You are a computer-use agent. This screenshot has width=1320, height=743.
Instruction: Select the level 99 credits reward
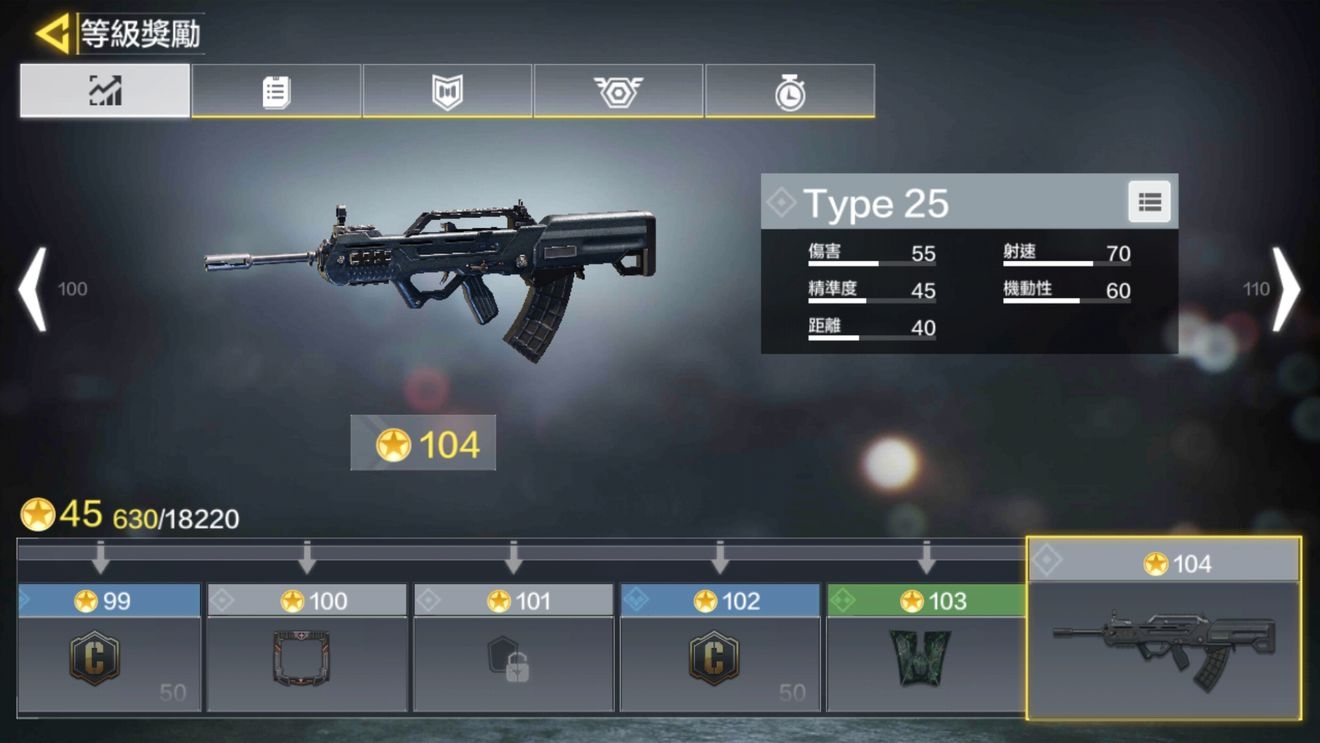click(109, 658)
